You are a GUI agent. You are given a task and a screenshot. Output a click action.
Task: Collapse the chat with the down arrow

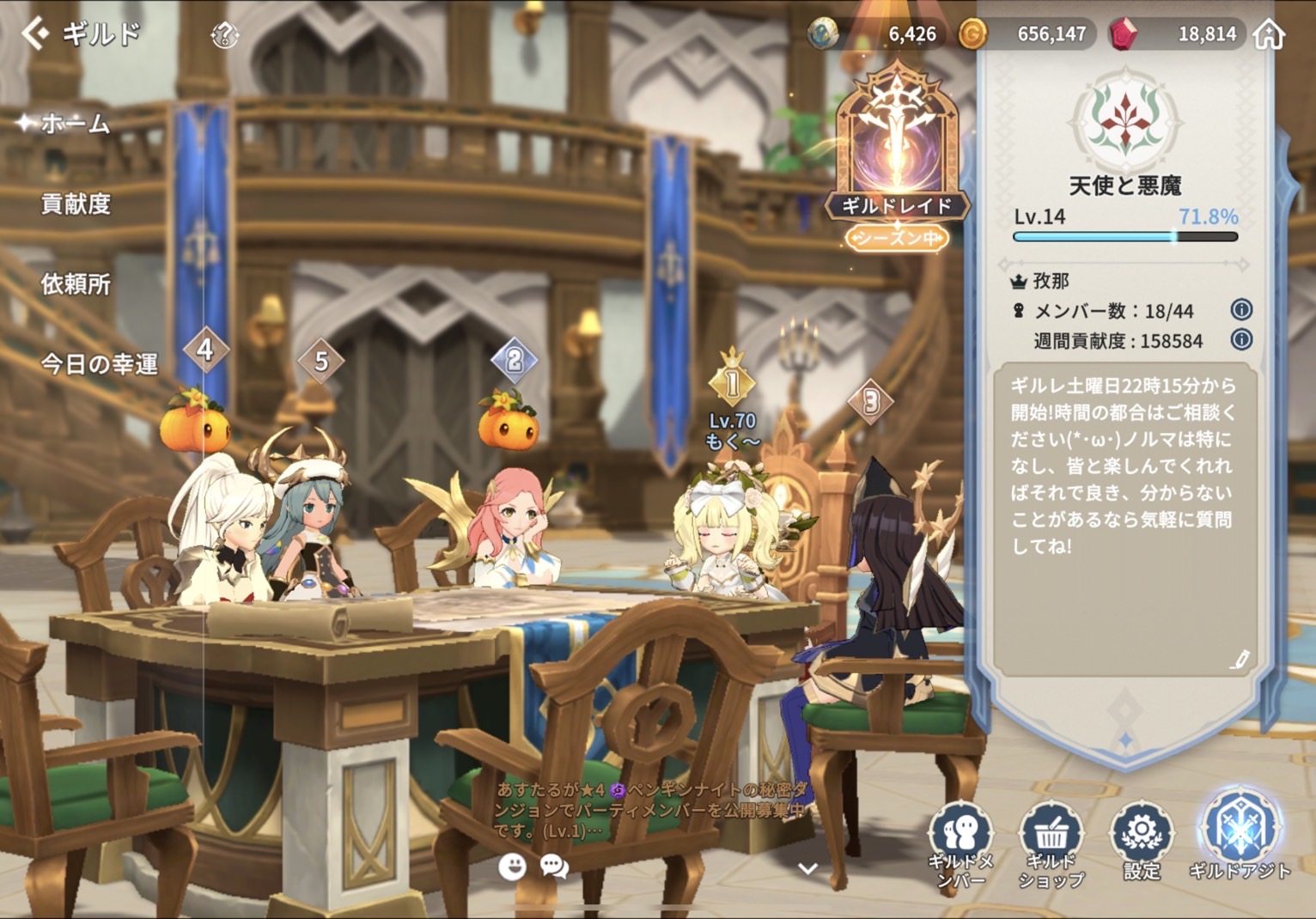[807, 868]
